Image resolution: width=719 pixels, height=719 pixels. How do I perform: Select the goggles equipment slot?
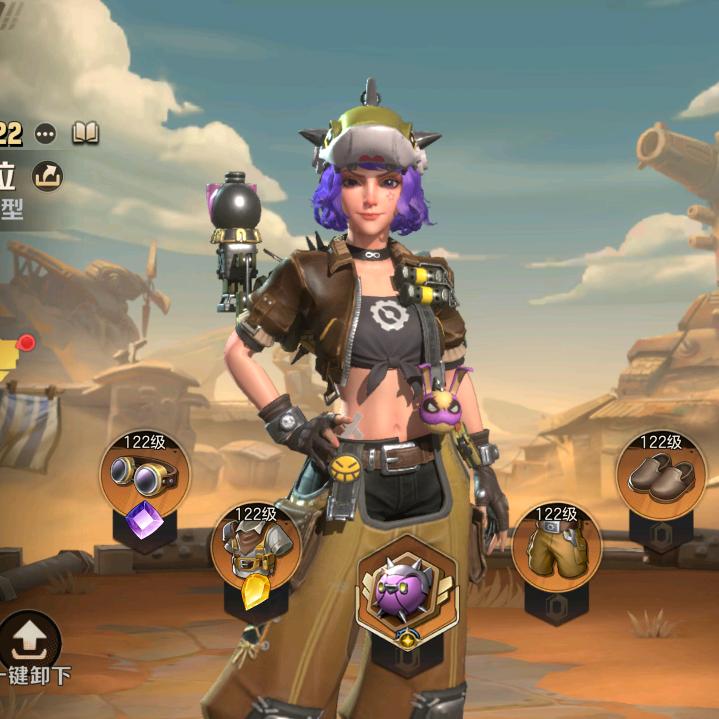[x=145, y=476]
